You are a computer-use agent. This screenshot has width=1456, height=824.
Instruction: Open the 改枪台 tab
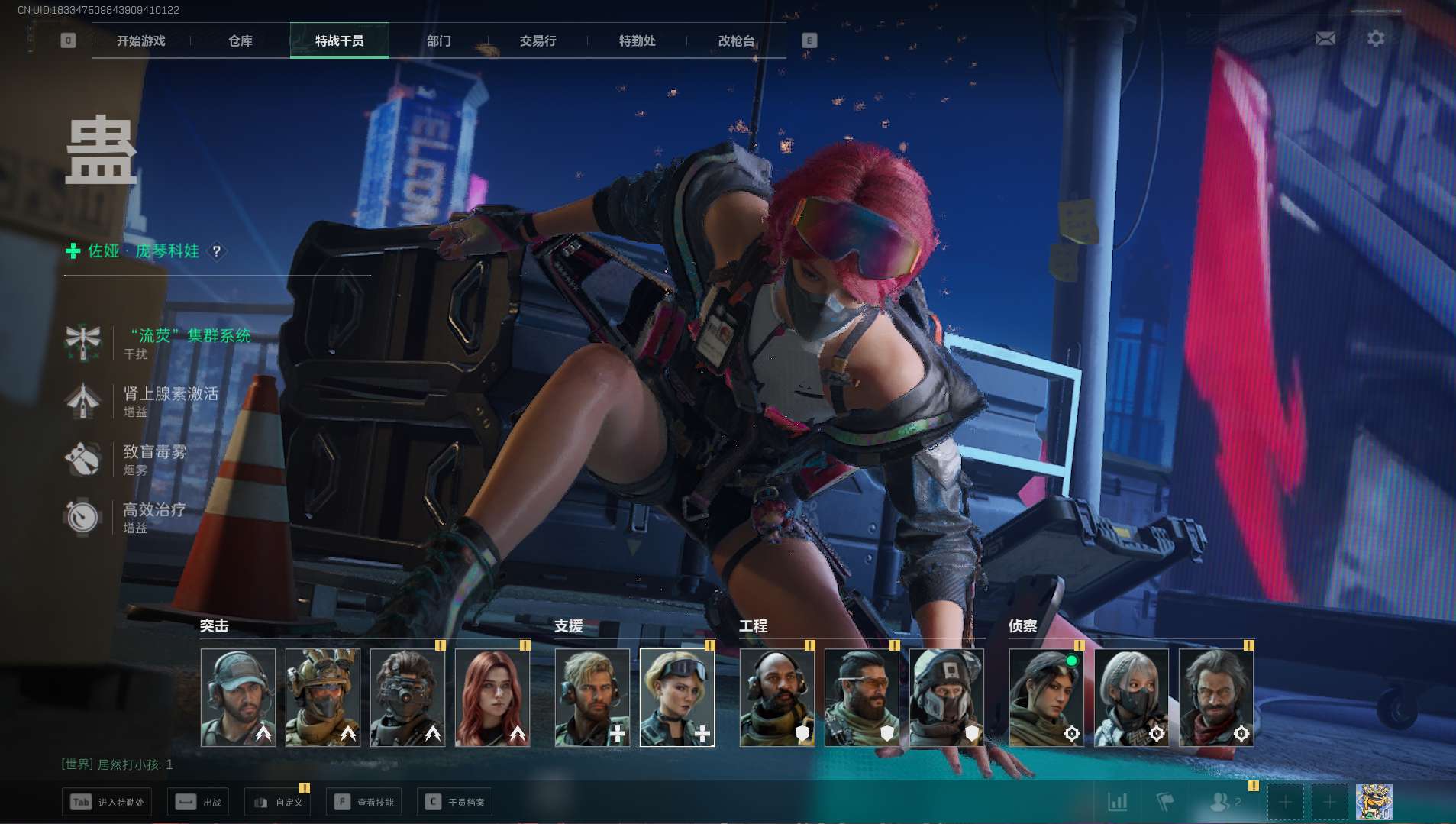pyautogui.click(x=737, y=41)
